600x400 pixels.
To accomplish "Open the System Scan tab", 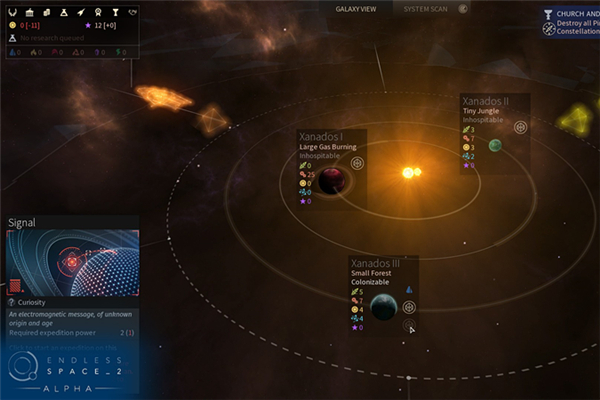I will click(425, 9).
